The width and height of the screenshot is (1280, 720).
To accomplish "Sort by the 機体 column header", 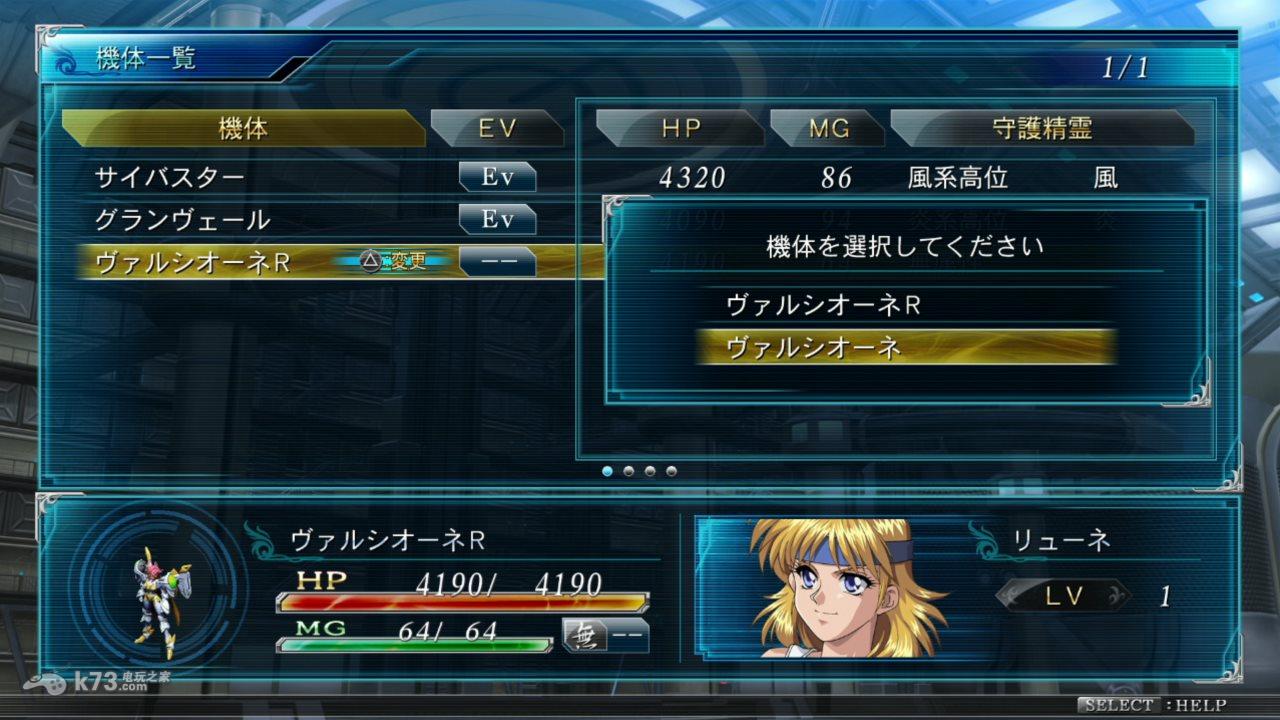I will point(243,128).
